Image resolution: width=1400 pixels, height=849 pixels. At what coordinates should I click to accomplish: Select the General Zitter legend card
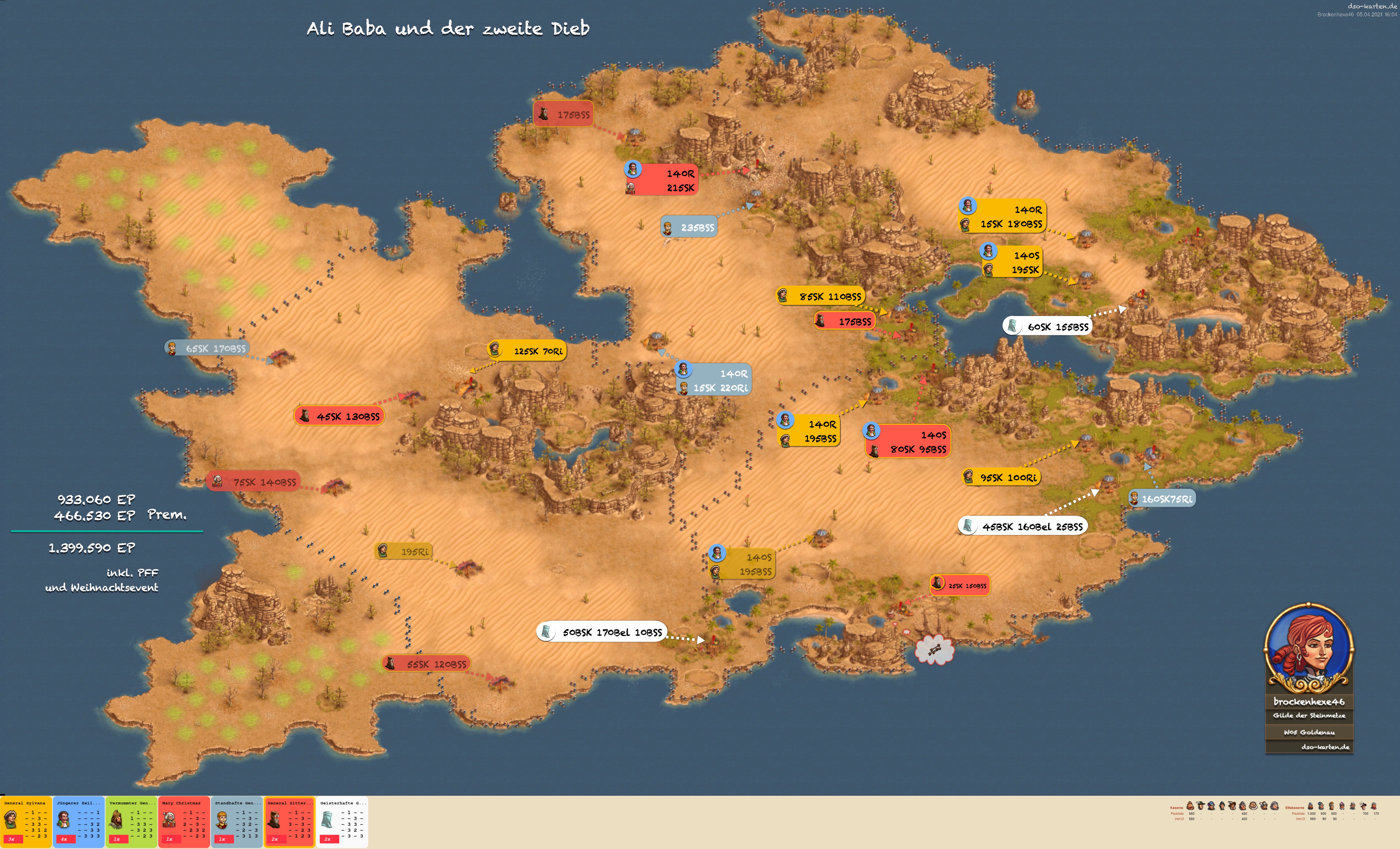point(289,822)
